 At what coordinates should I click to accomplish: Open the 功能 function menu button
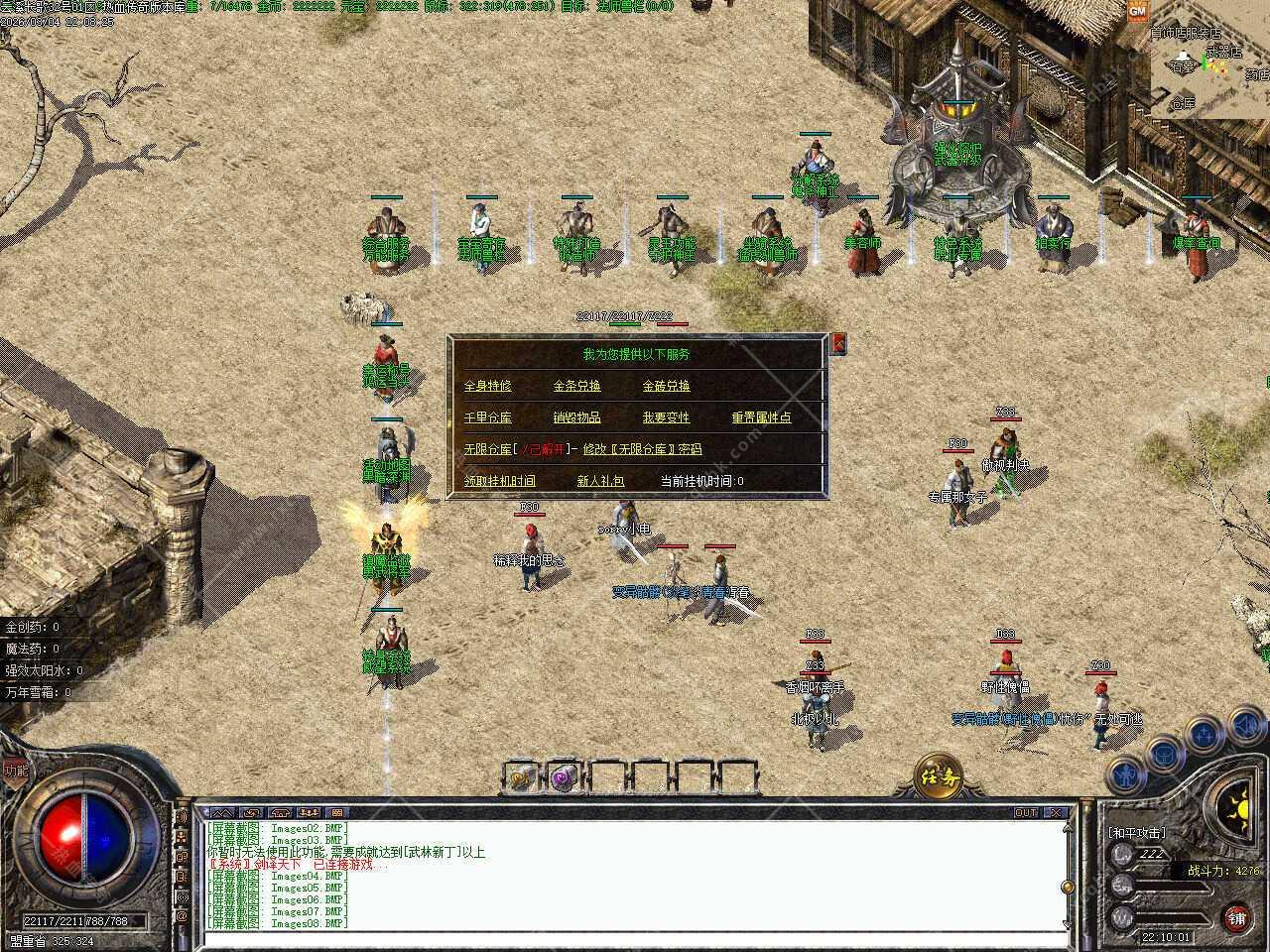coord(14,770)
